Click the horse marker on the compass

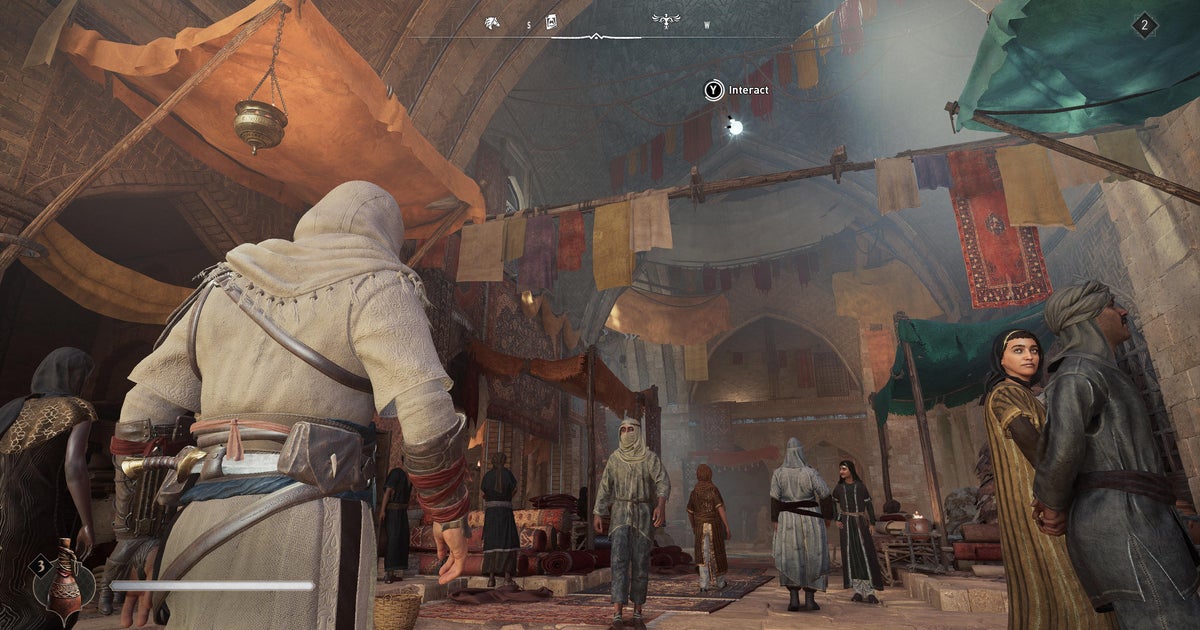coord(492,22)
